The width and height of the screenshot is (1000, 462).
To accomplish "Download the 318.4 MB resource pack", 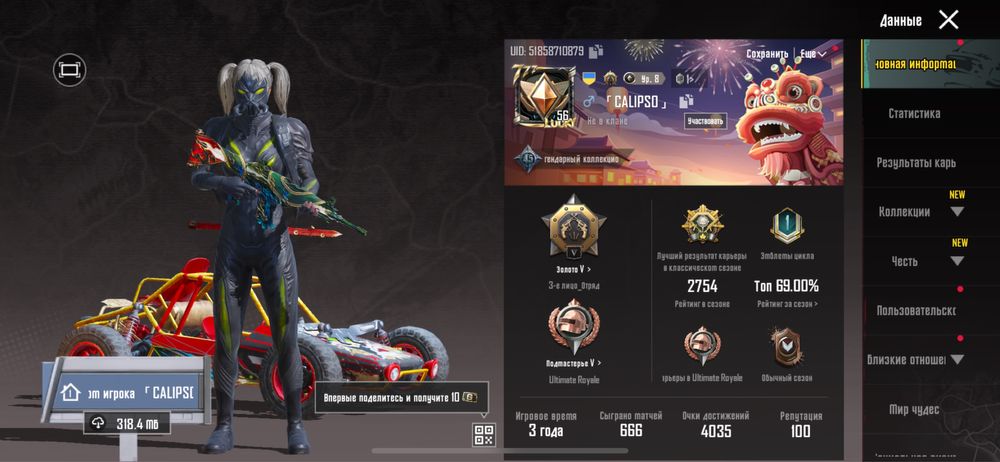I will (127, 423).
